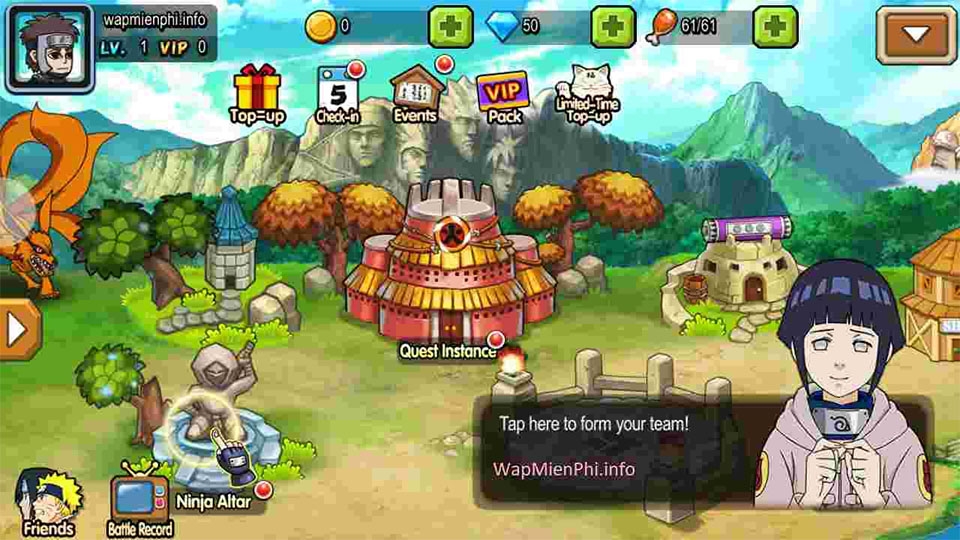Expand the top-right dropdown arrow menu
Screen dimensions: 960x540
[x=916, y=35]
